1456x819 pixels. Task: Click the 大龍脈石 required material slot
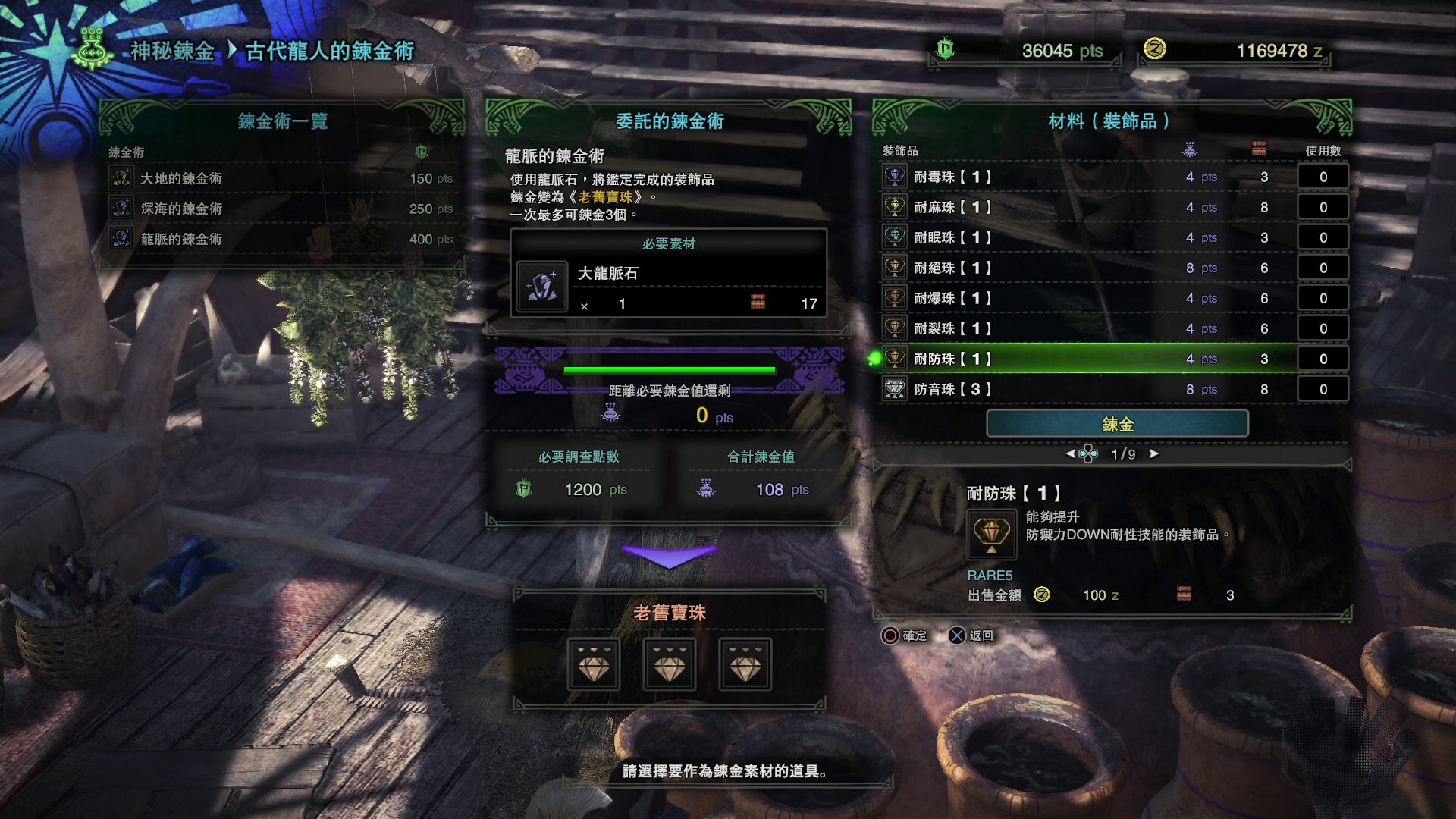[668, 288]
